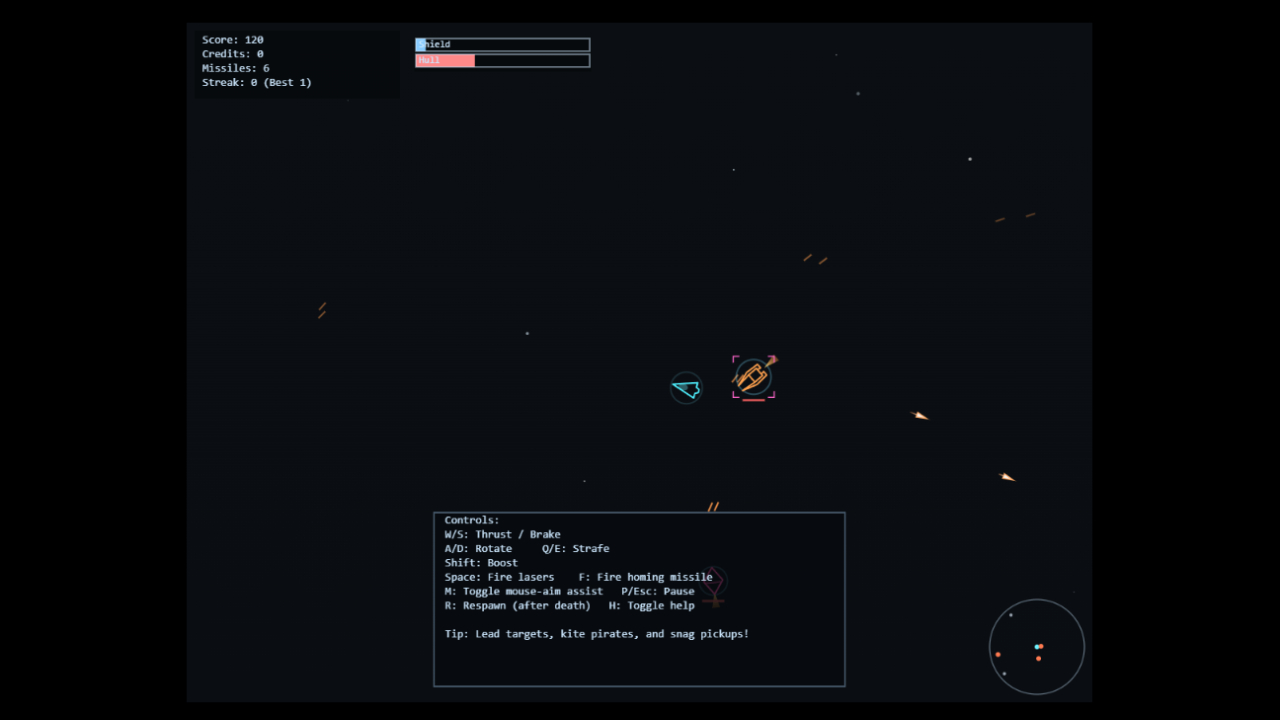Click the orange missile streaking right of center

(919, 416)
